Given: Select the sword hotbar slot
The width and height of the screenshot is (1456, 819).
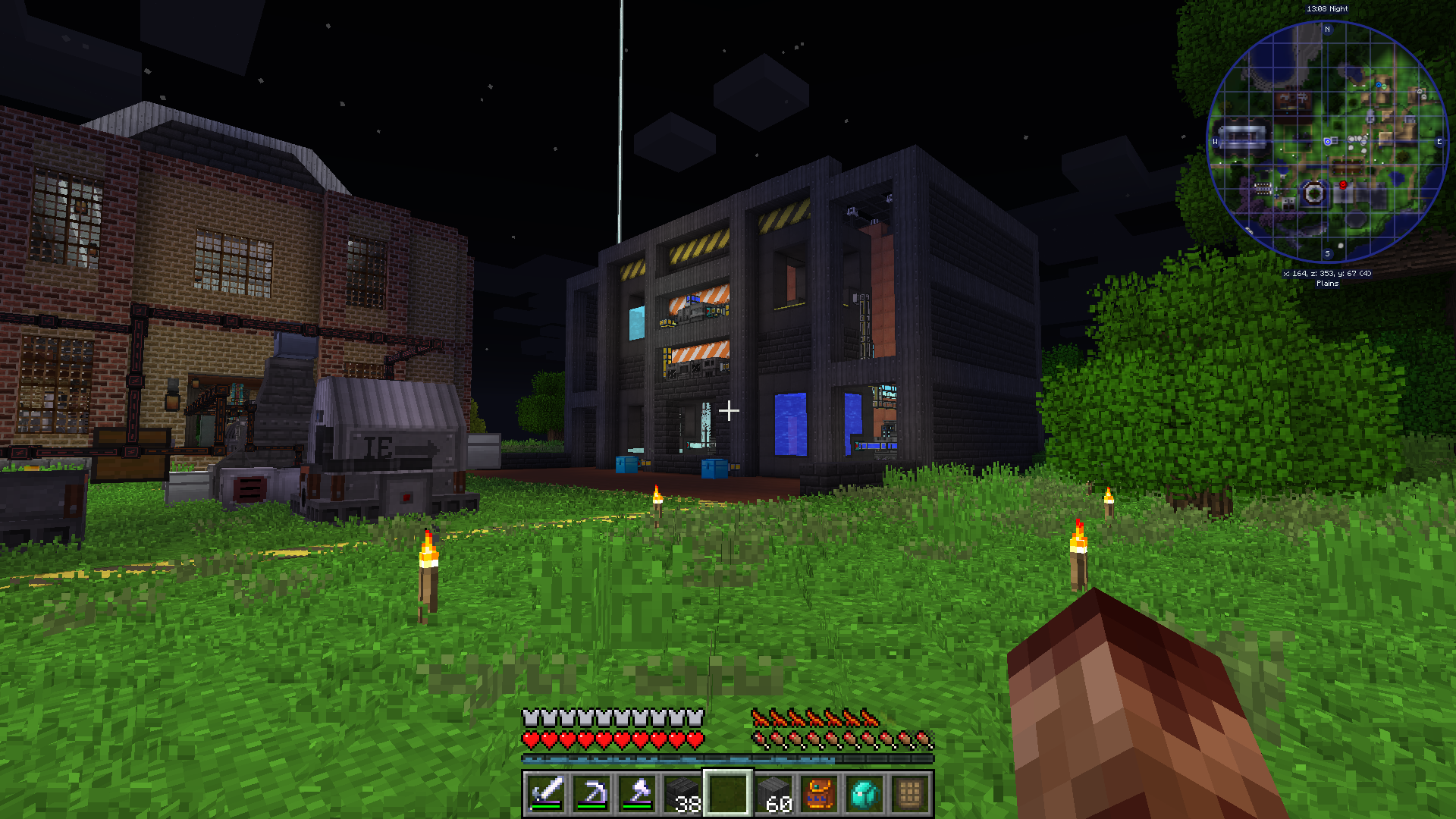Looking at the screenshot, I should [546, 793].
